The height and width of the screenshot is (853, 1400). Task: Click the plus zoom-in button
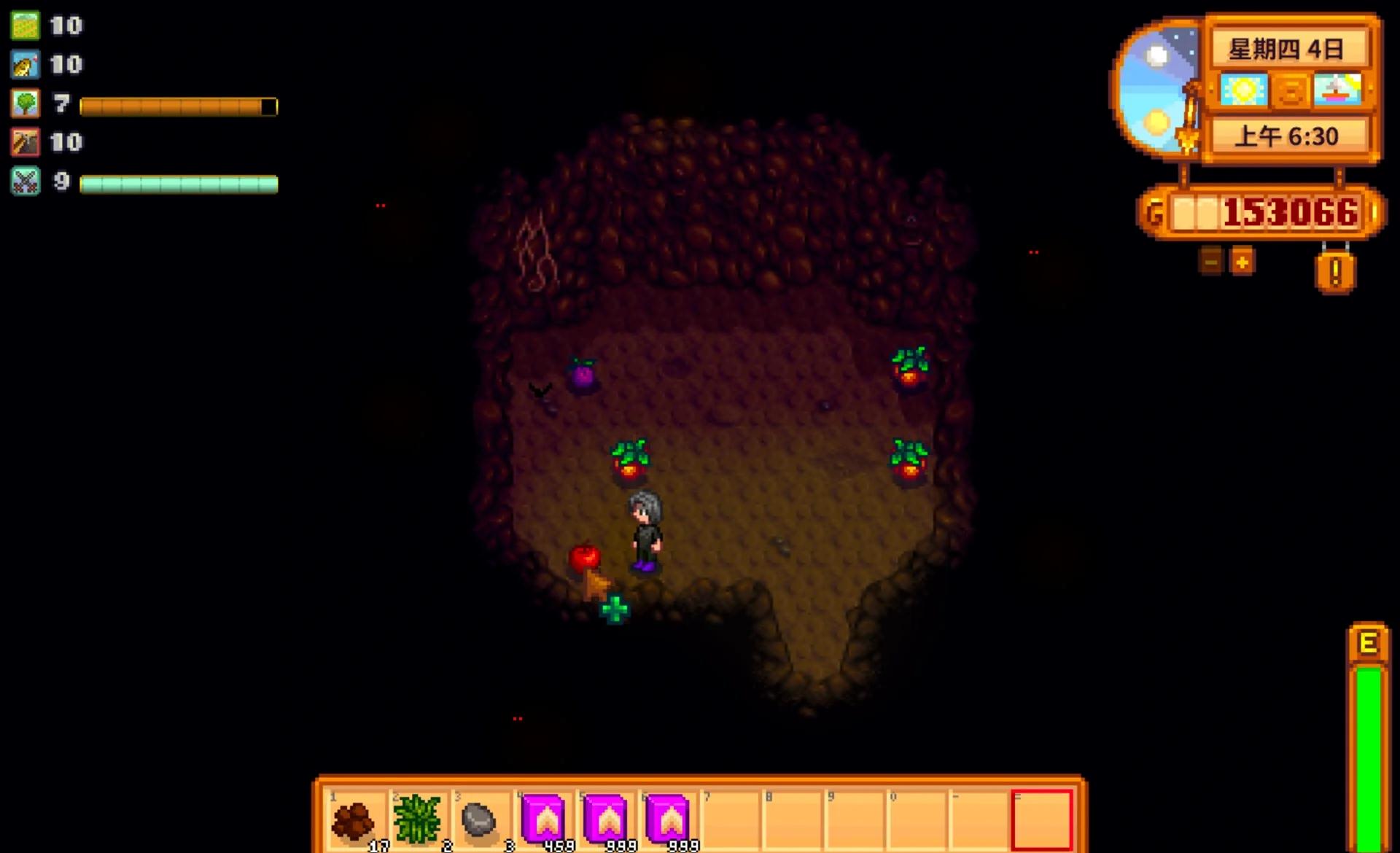pos(1243,261)
